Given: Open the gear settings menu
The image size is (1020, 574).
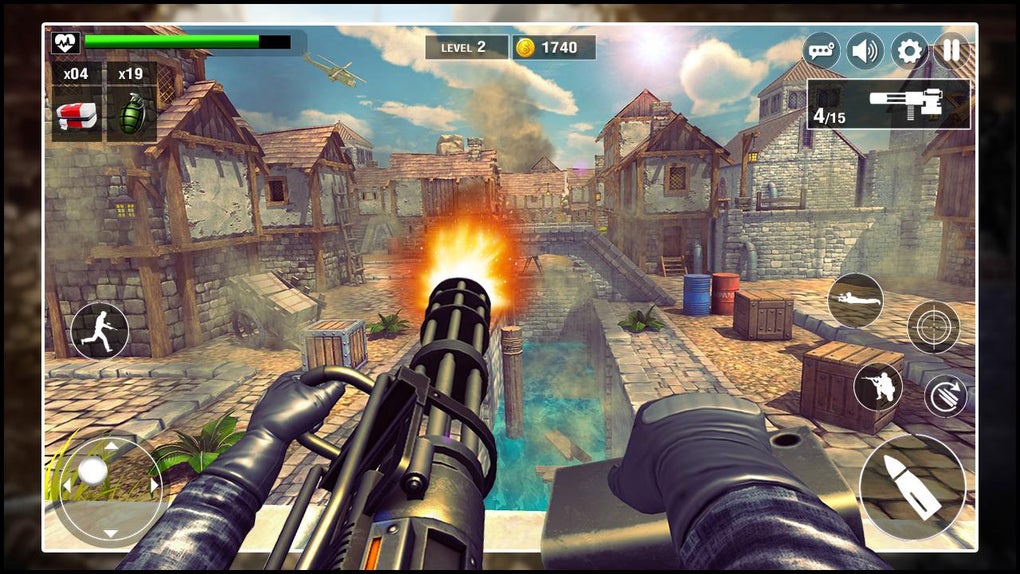Looking at the screenshot, I should pos(908,50).
